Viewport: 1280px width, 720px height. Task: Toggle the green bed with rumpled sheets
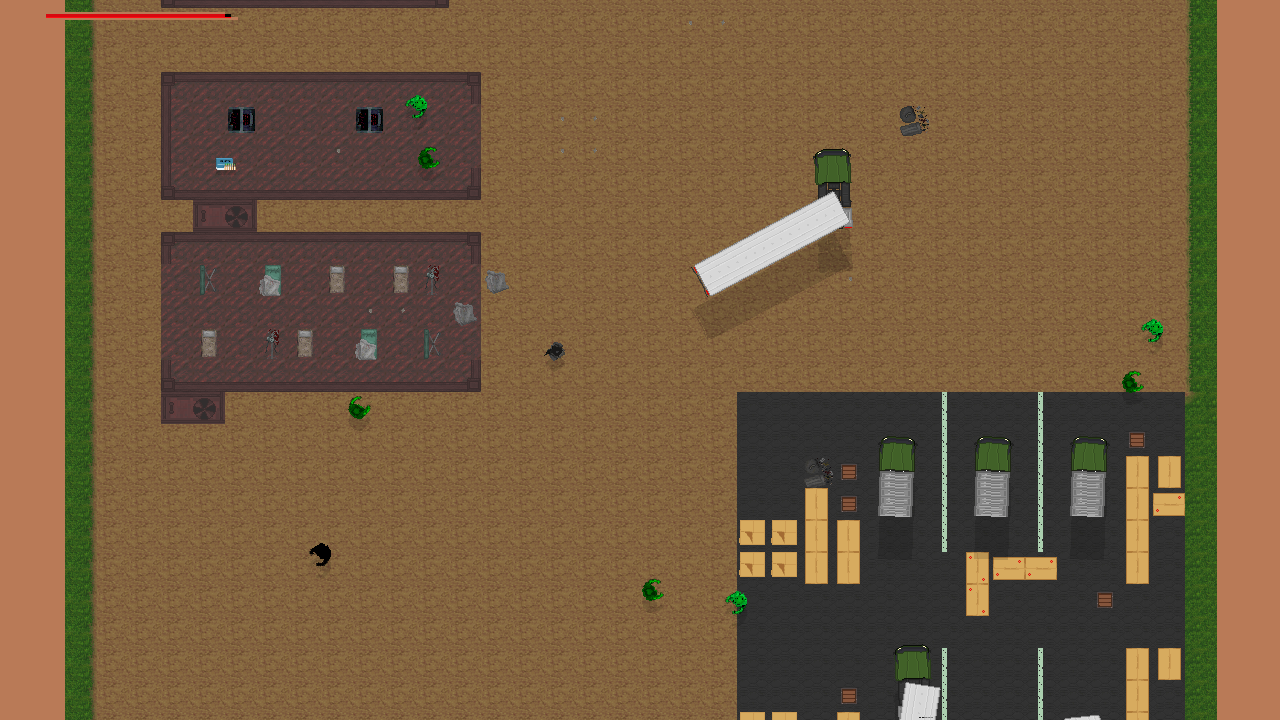click(270, 280)
